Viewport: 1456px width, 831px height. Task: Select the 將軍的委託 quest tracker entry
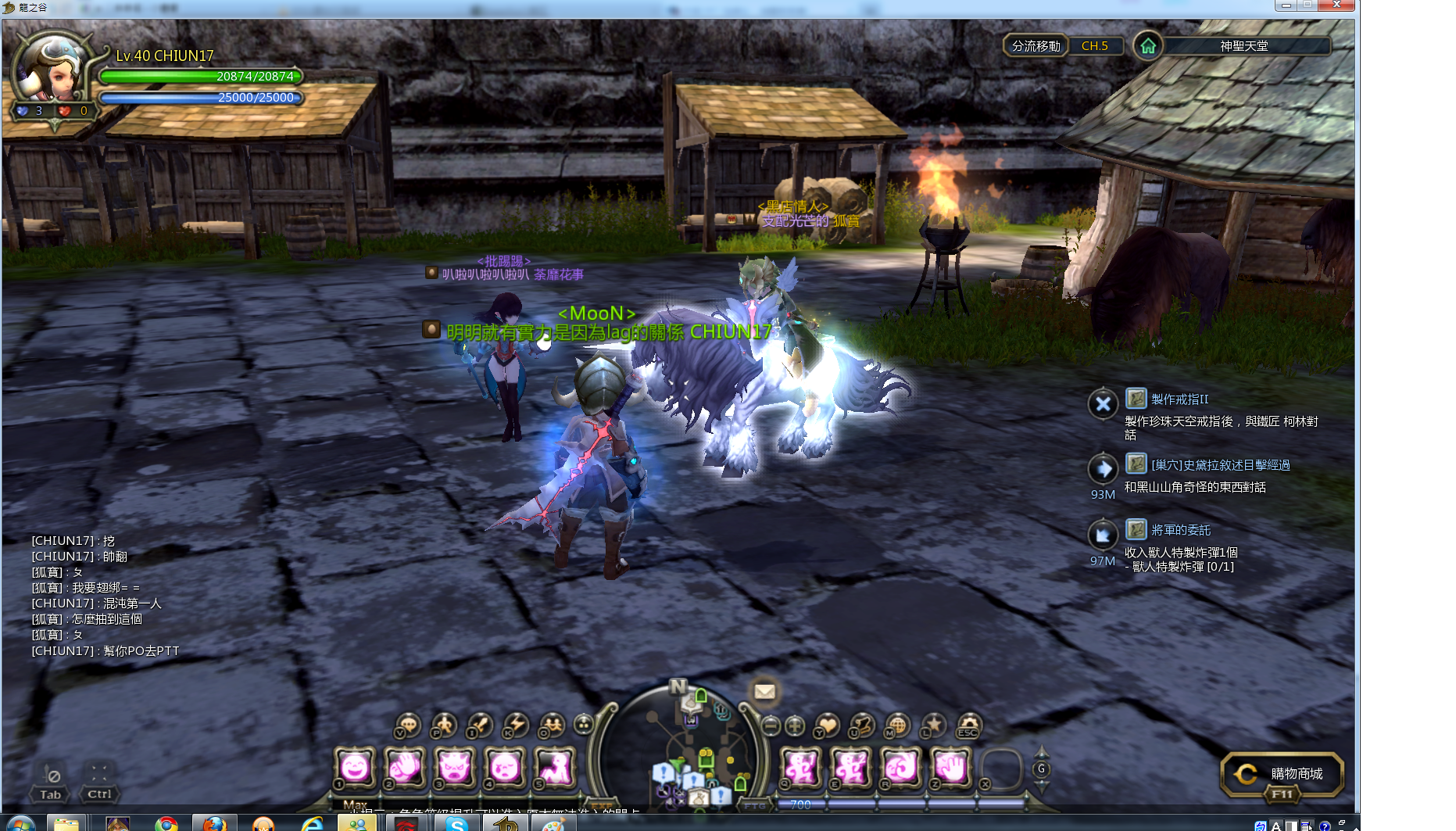[1180, 530]
